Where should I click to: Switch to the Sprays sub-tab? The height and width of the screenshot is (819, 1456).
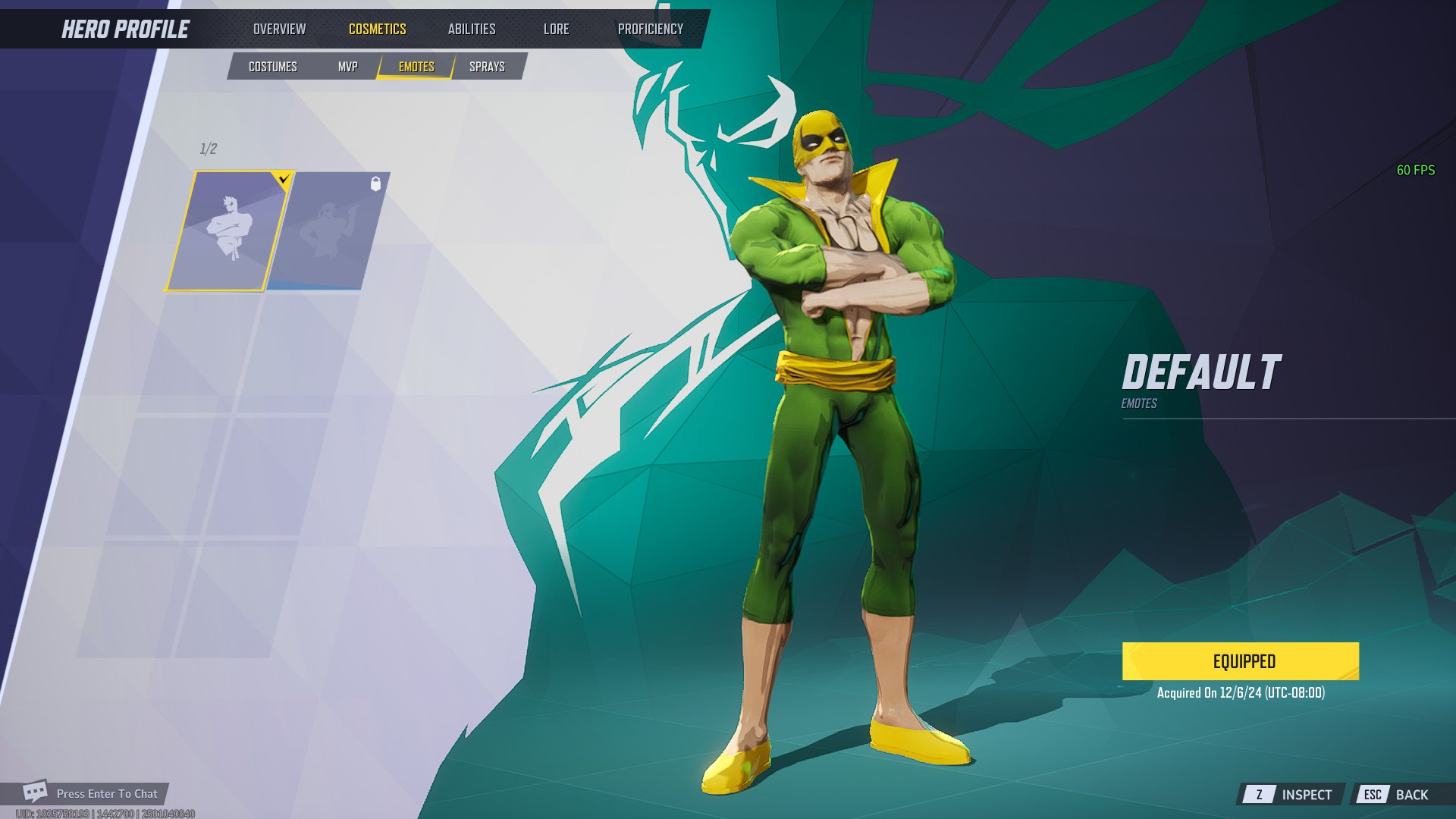[x=486, y=67]
